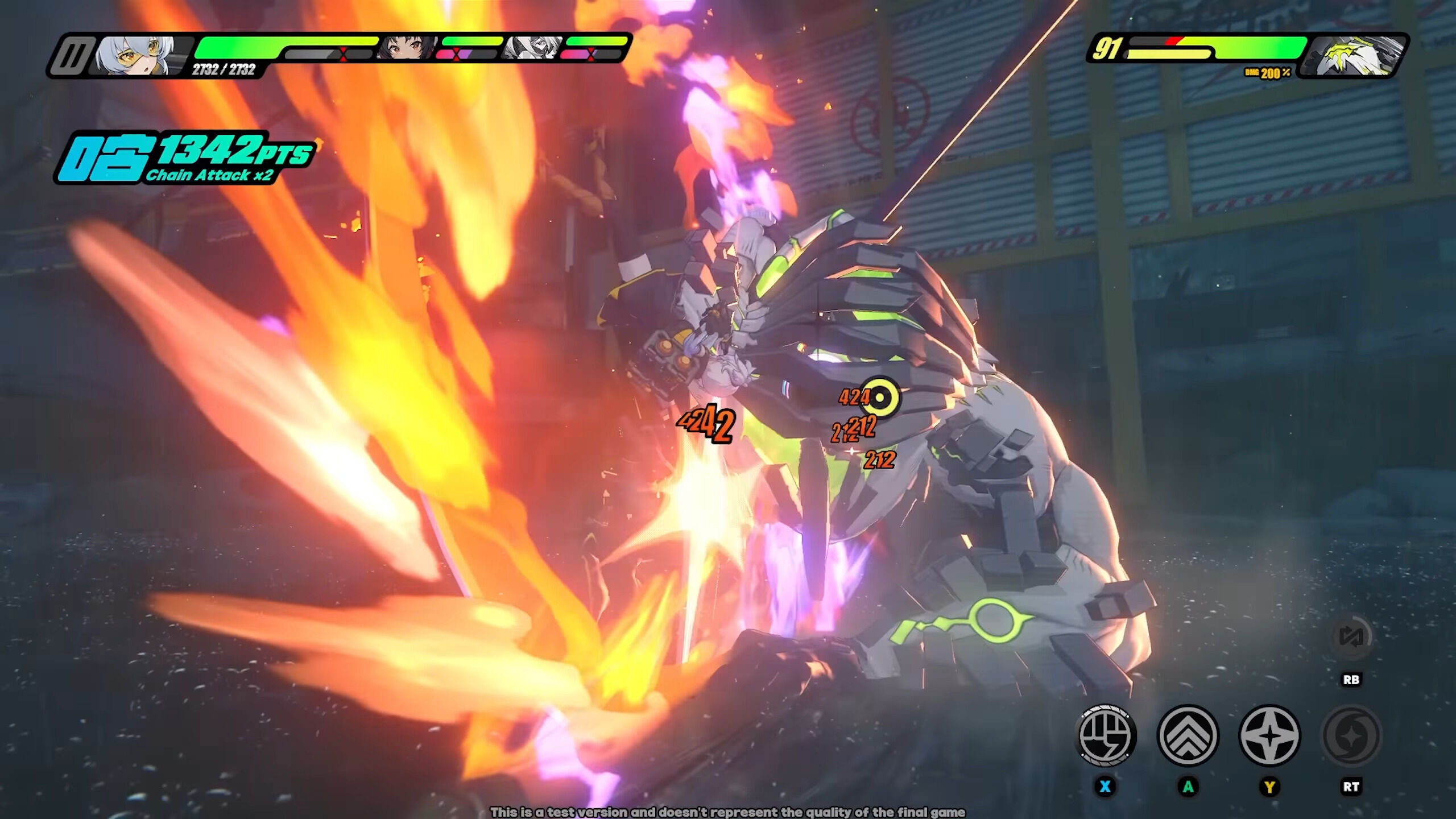Trigger the dimmed swirl ultimate icon
The width and height of the screenshot is (1456, 819).
(x=1351, y=735)
